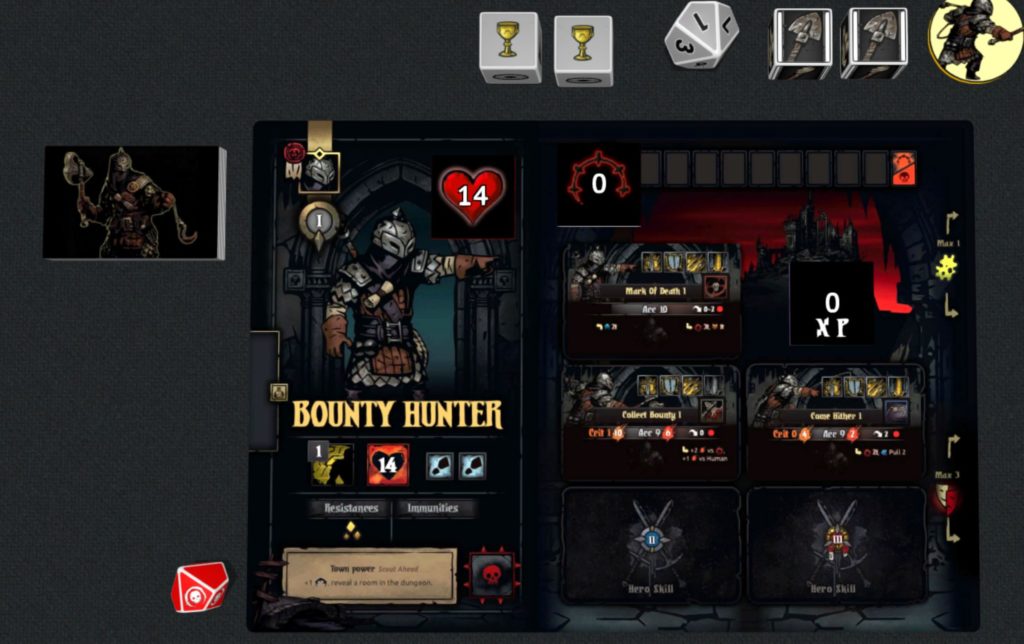Screen dimensions: 1024x644
Task: Select the Bounty Hunter card deck
Action: pyautogui.click(x=134, y=203)
